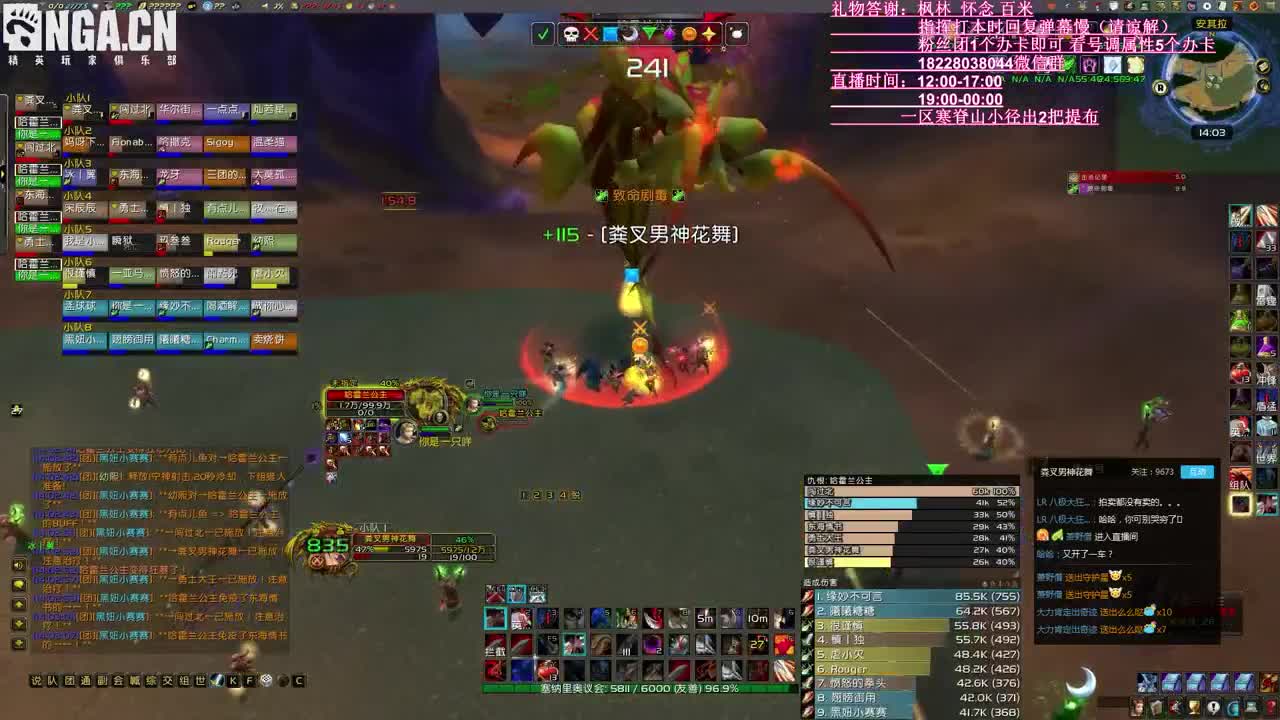This screenshot has width=1280, height=720.
Task: Select the moon raid marker icon
Action: pos(630,33)
